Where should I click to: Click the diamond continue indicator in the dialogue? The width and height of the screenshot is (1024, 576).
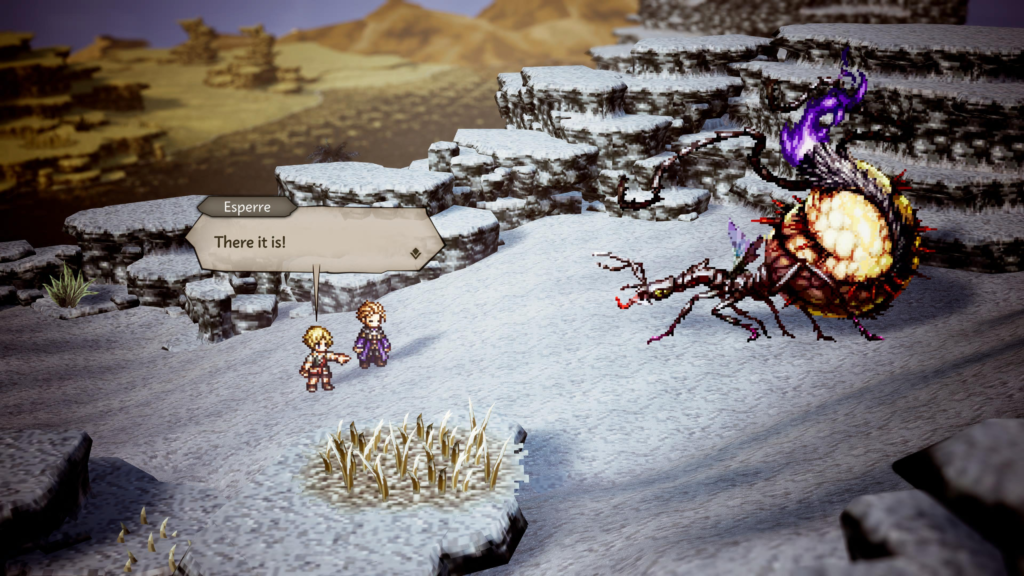tap(415, 253)
